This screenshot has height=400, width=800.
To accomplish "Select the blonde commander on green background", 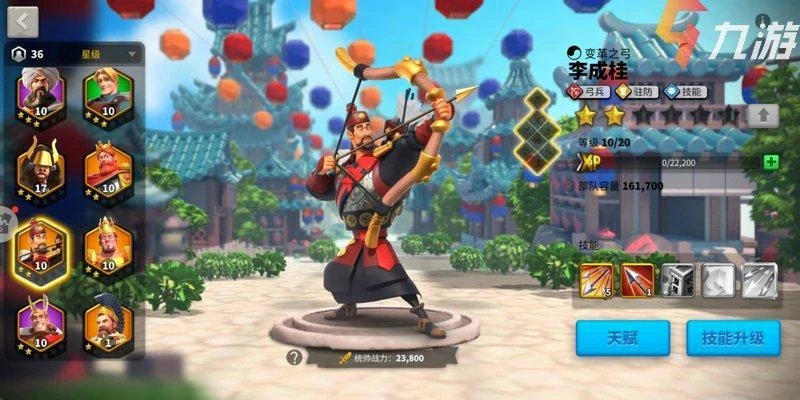I will click(x=108, y=94).
